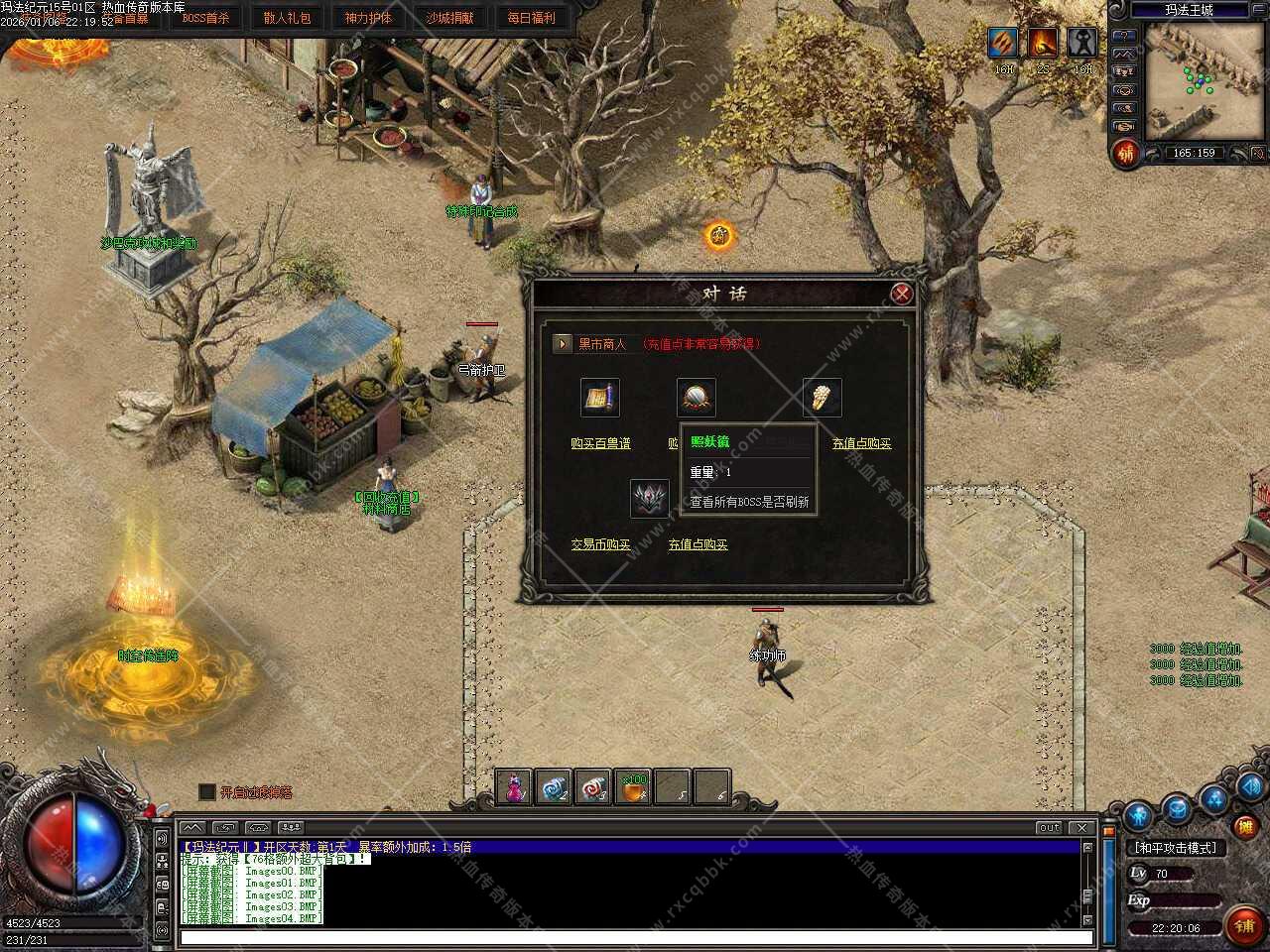Click the chat text input field
Image resolution: width=1270 pixels, height=952 pixels.
tap(635, 937)
